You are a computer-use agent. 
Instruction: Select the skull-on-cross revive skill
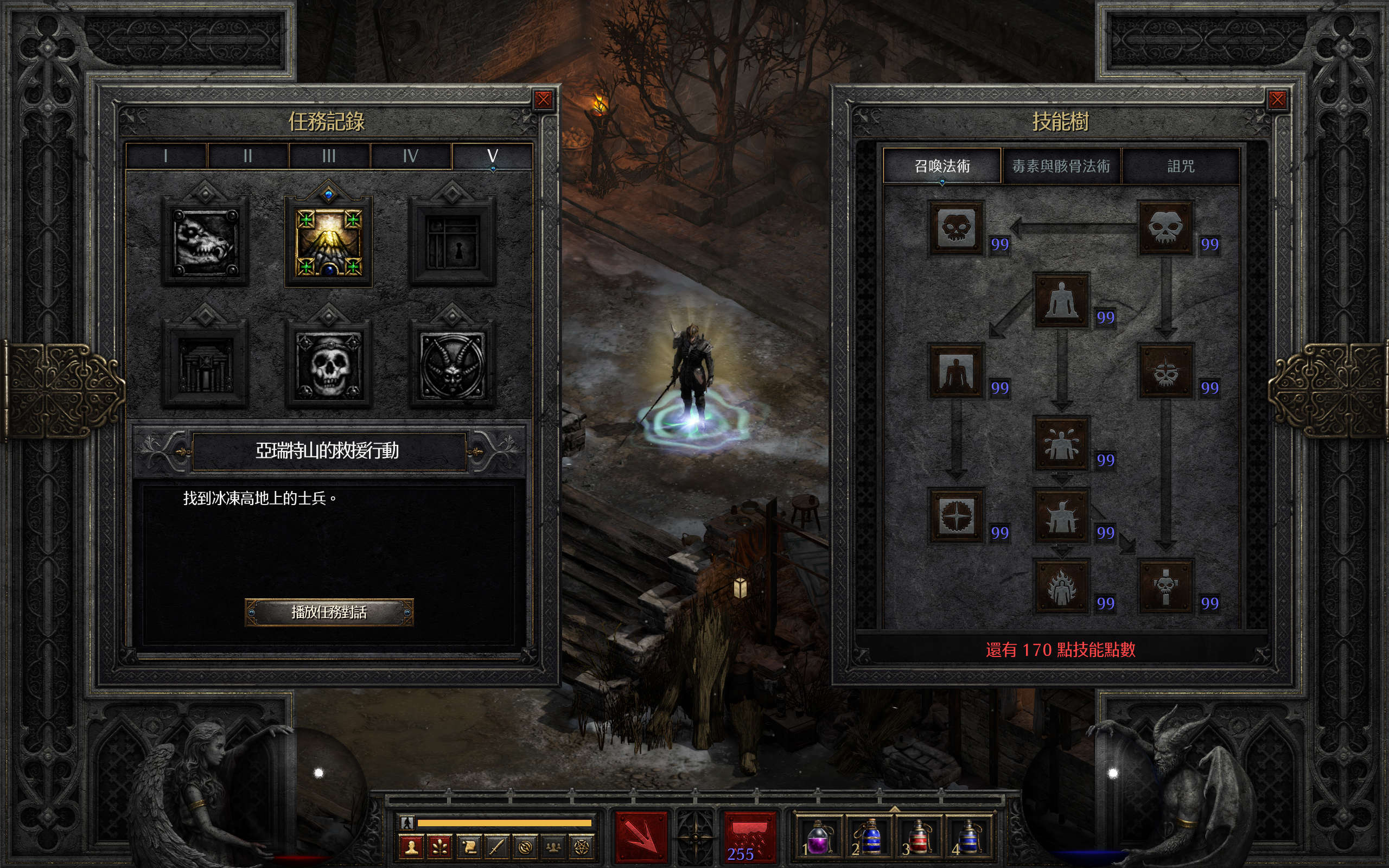click(1165, 586)
